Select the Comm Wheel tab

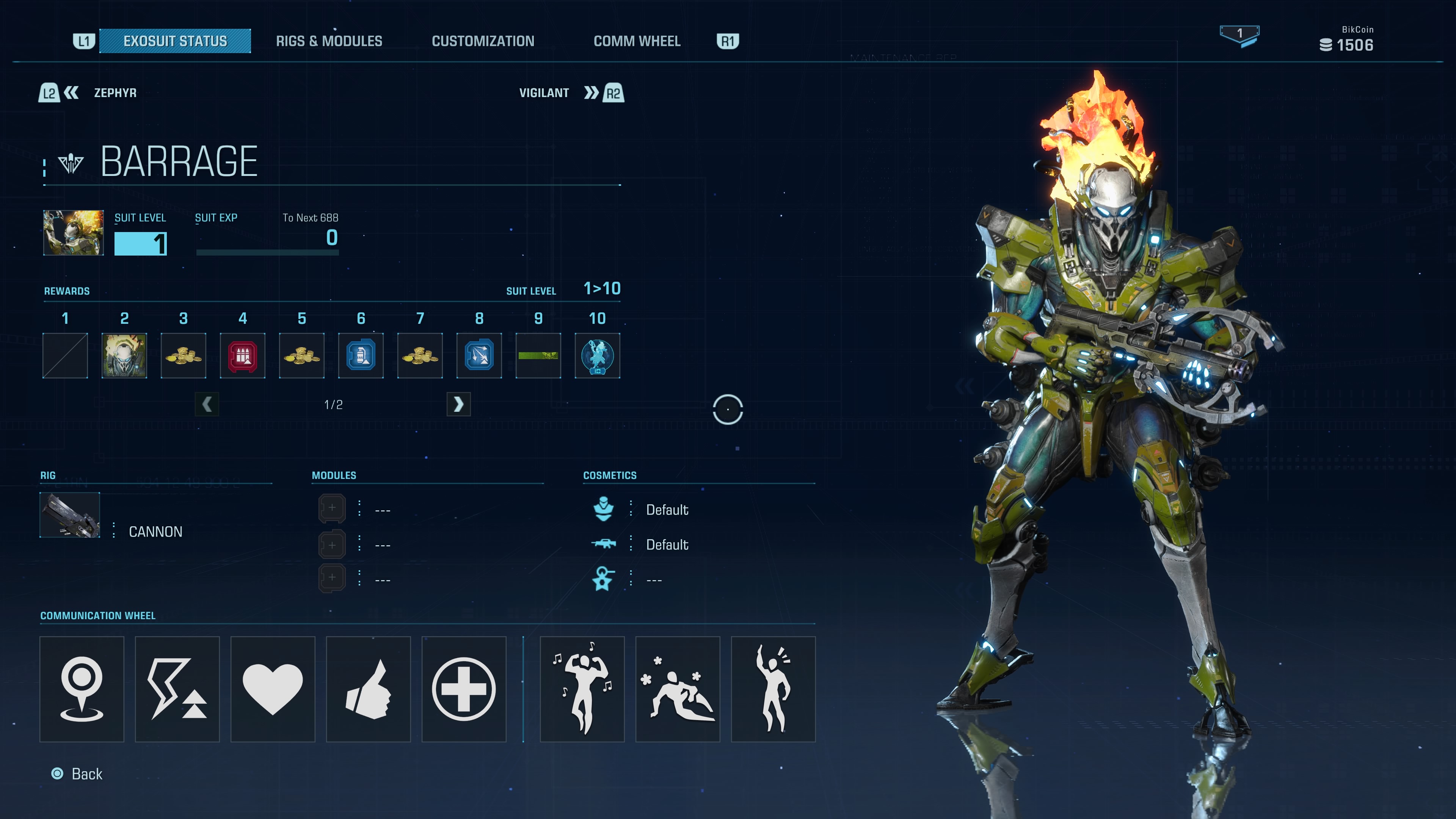637,41
